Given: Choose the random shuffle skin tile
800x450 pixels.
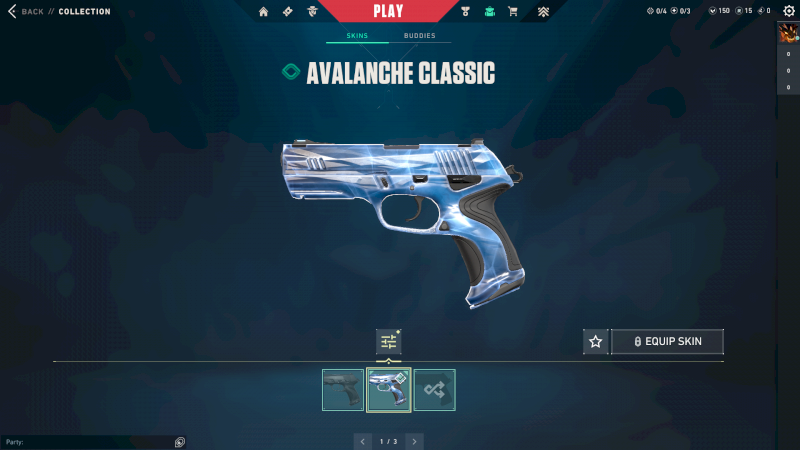Looking at the screenshot, I should [435, 390].
